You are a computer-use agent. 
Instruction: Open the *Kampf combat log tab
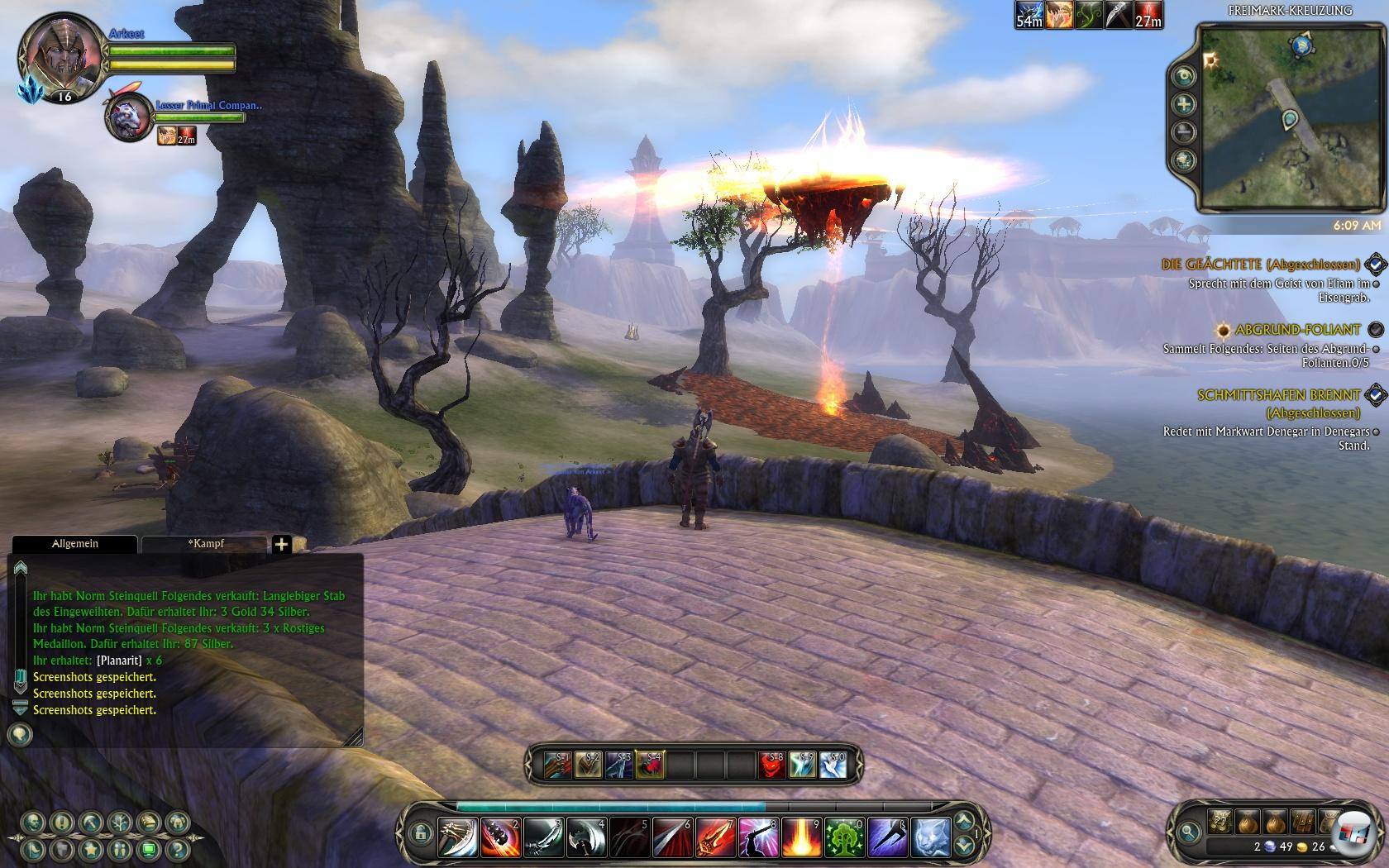tap(205, 544)
